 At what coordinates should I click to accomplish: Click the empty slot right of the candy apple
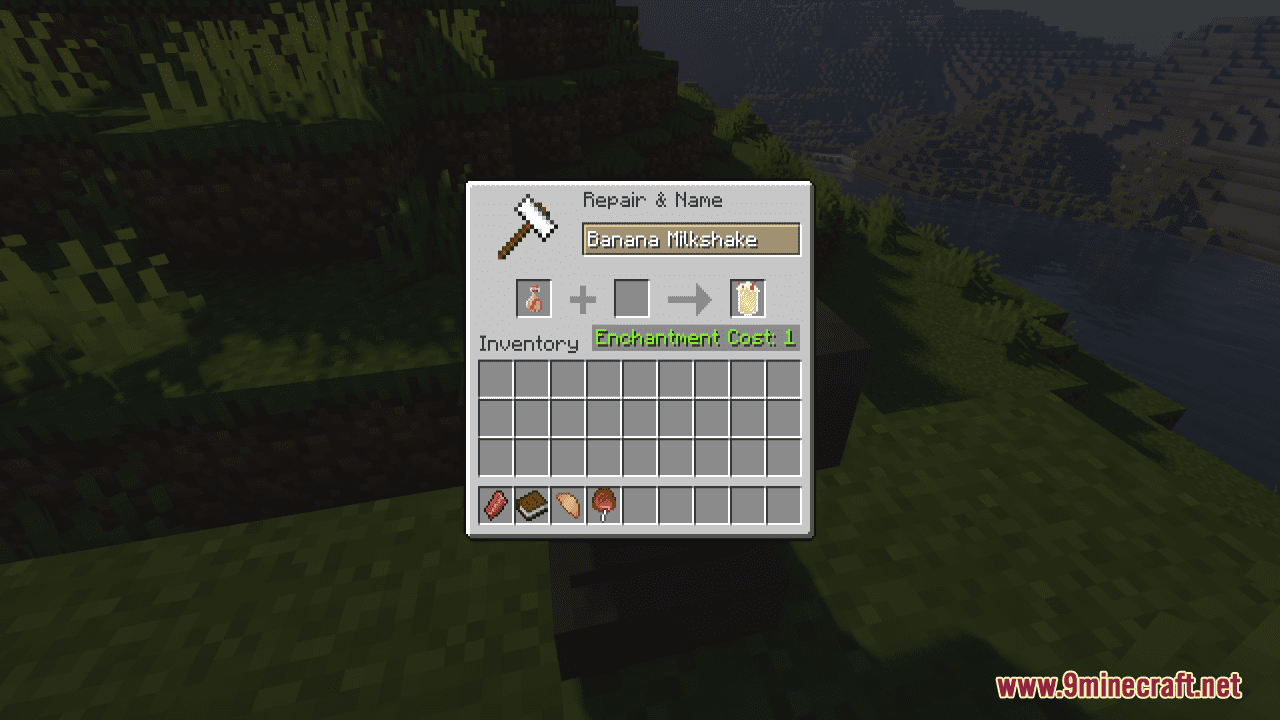(640, 505)
